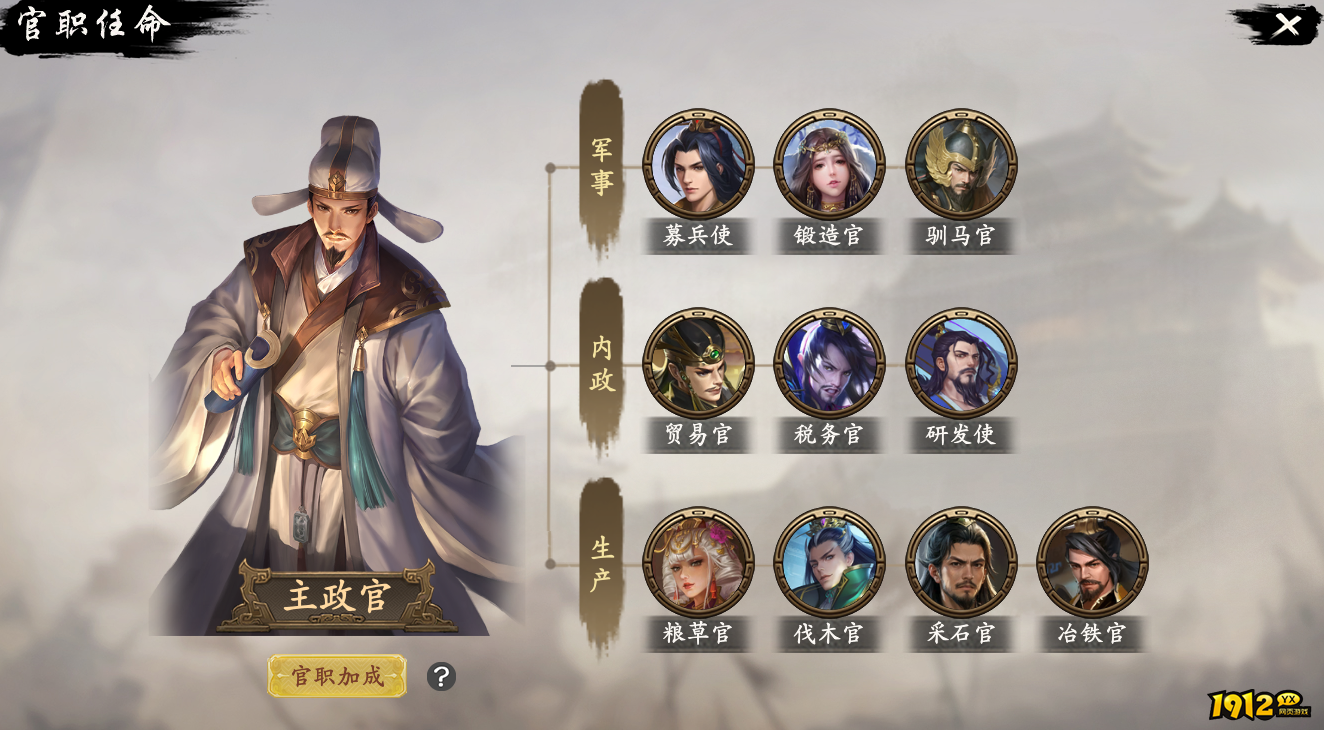This screenshot has width=1324, height=730.
Task: Open the 锻造官 appointment slot
Action: [x=828, y=165]
